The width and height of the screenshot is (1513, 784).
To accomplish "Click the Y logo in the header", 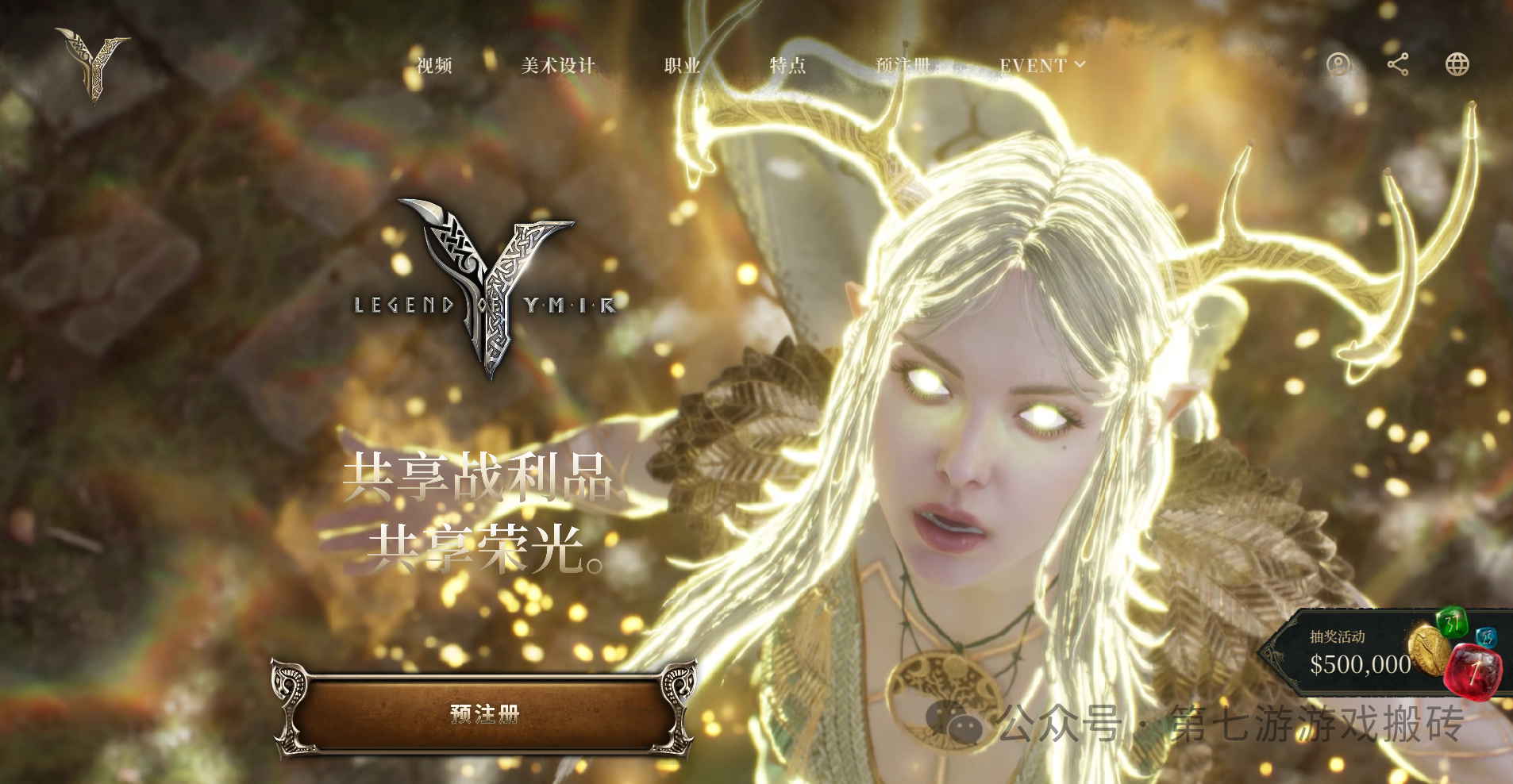I will (94, 65).
